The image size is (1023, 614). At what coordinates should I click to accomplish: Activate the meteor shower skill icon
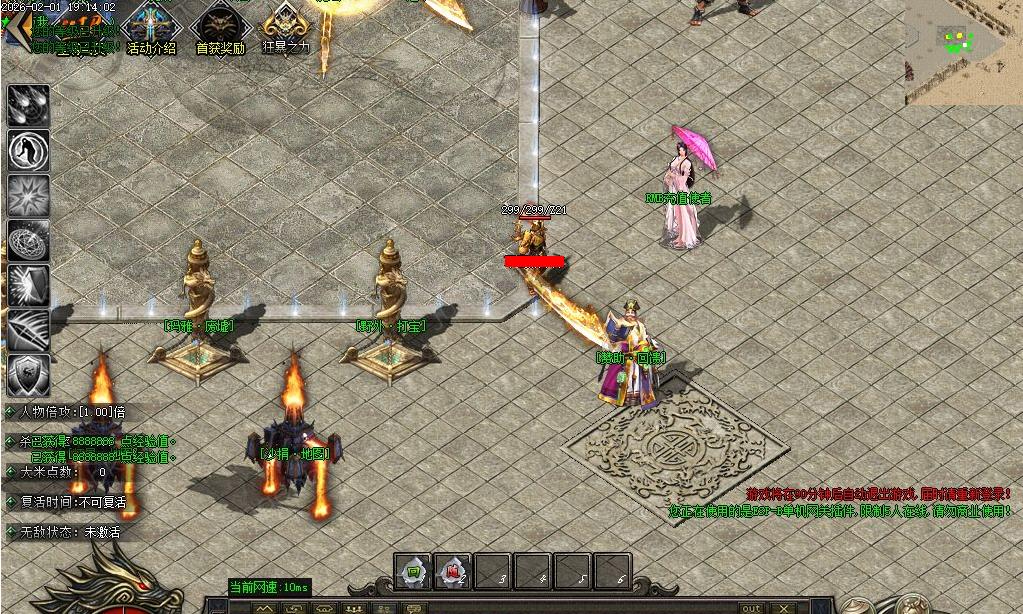pos(28,105)
